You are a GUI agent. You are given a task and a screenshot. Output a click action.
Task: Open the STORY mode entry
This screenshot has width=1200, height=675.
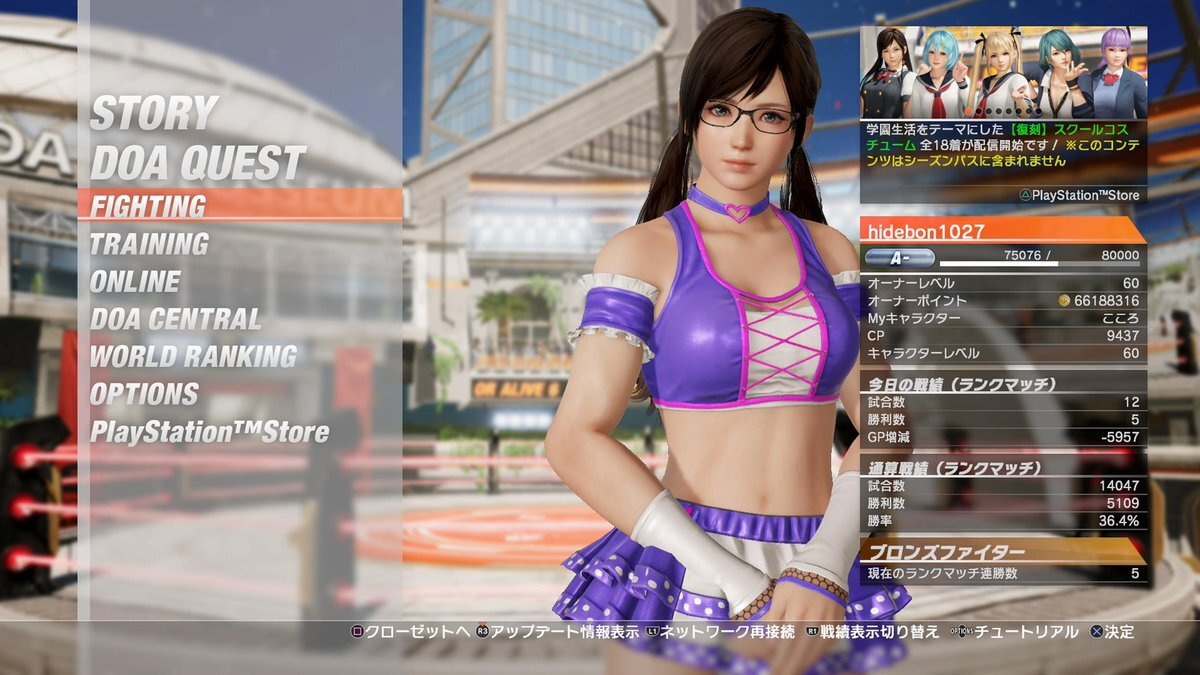154,114
